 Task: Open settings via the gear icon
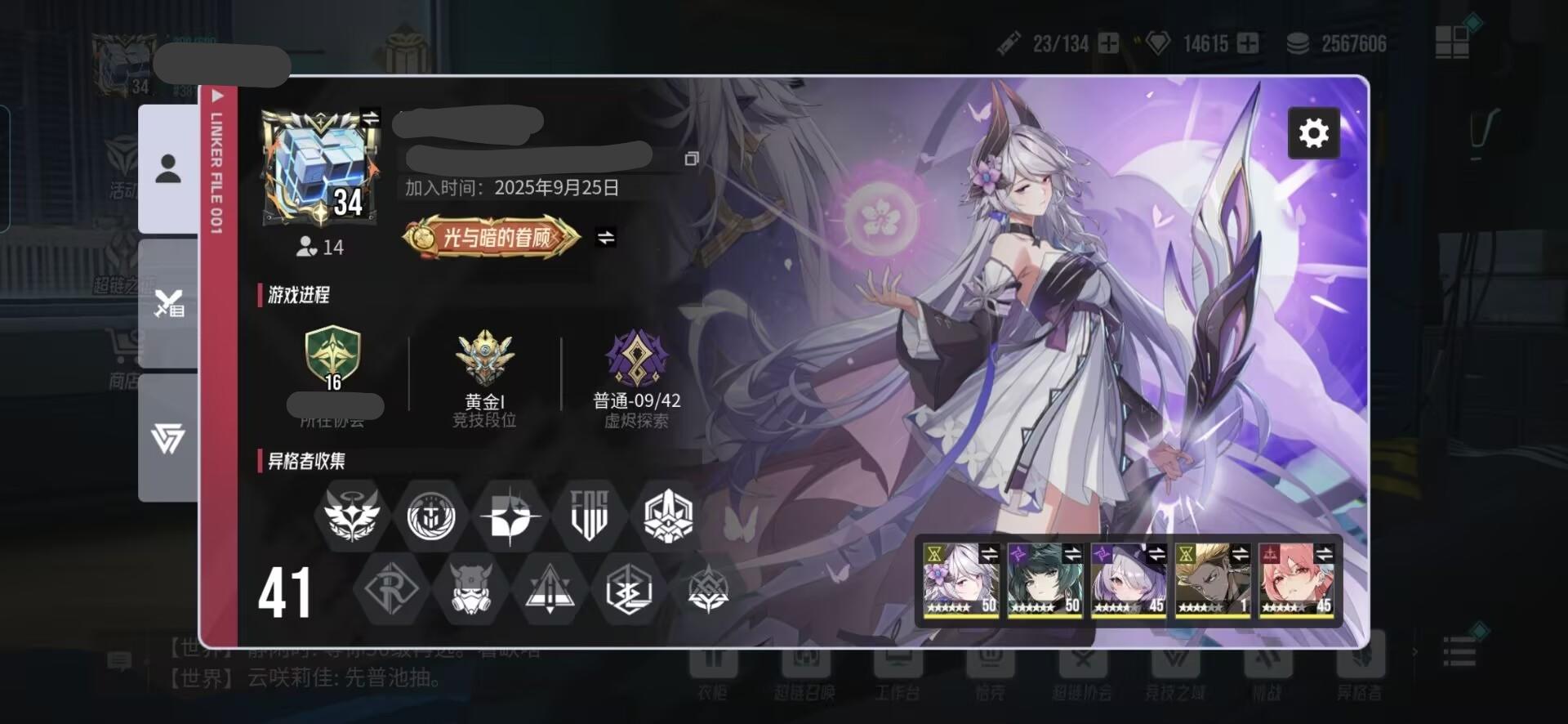click(1313, 132)
